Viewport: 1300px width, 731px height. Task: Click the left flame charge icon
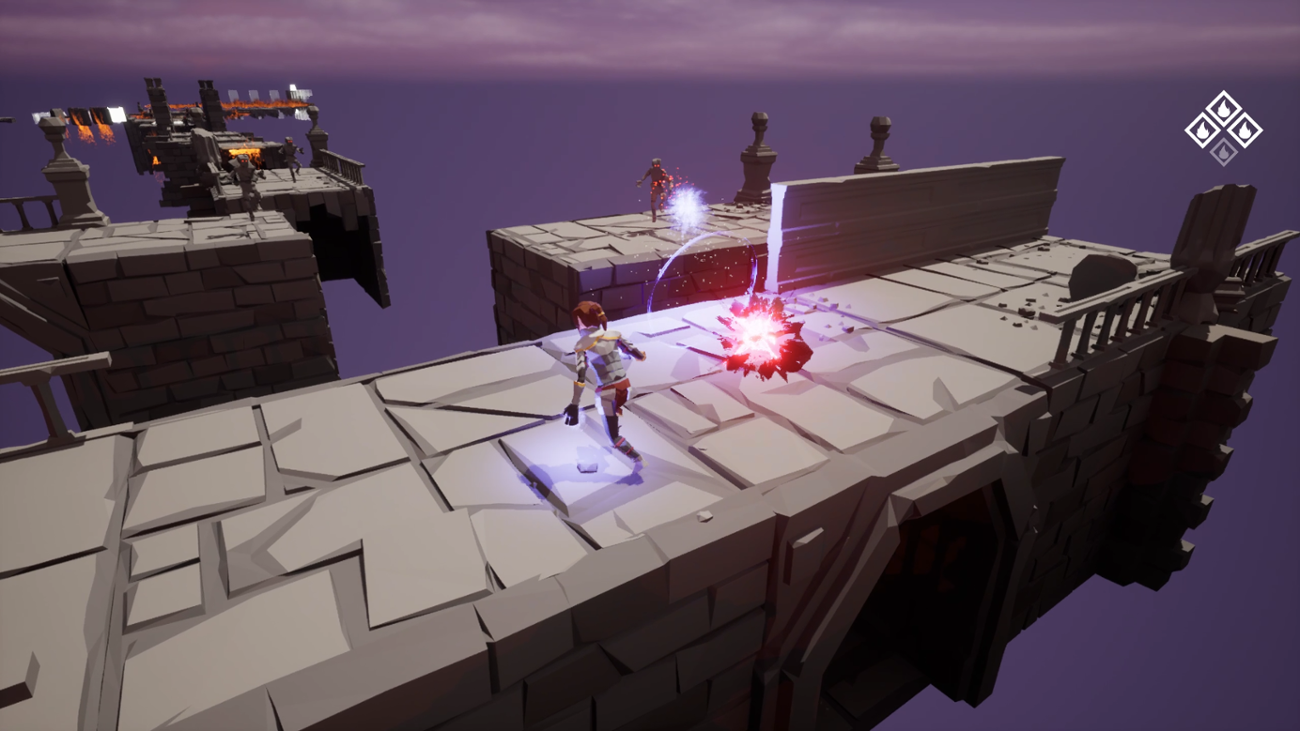(1203, 130)
